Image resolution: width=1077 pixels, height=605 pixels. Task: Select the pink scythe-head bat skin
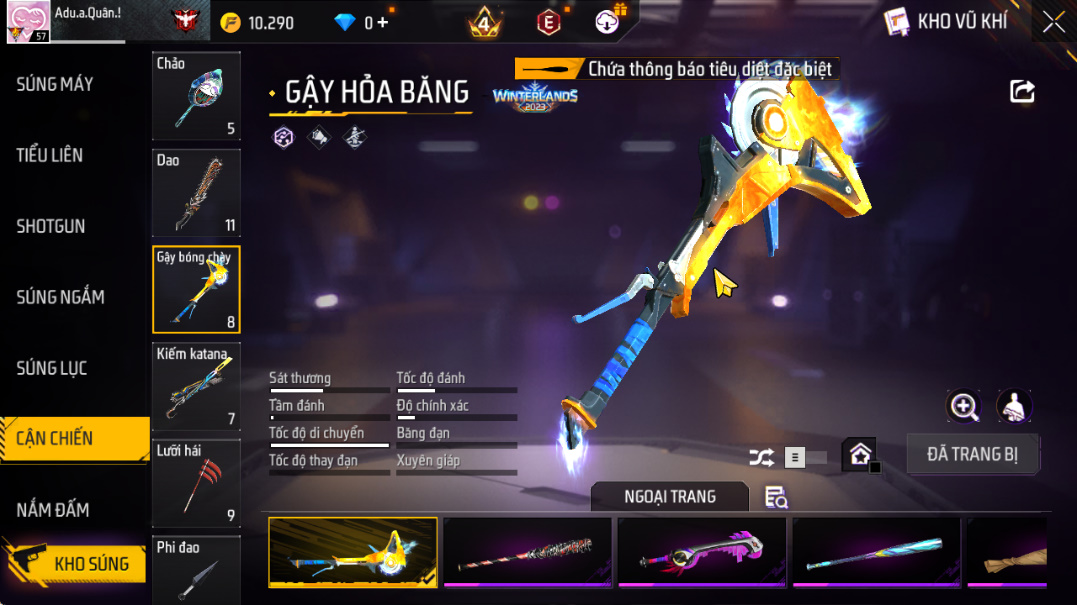pos(702,551)
